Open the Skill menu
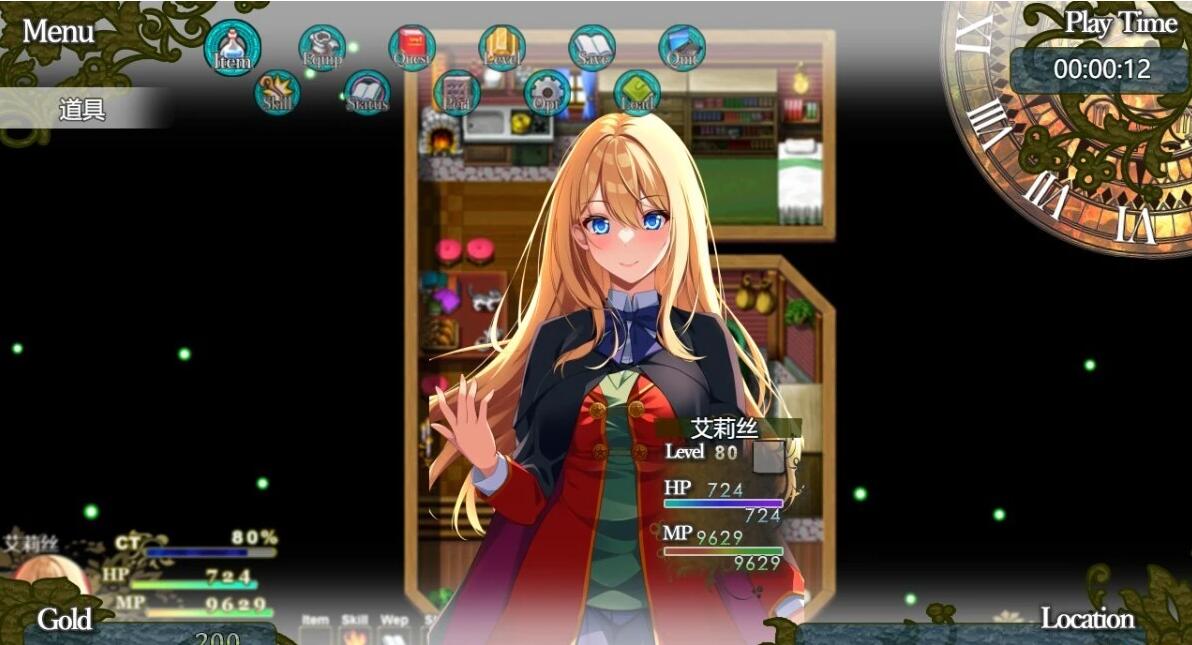This screenshot has width=1192, height=645. click(277, 92)
